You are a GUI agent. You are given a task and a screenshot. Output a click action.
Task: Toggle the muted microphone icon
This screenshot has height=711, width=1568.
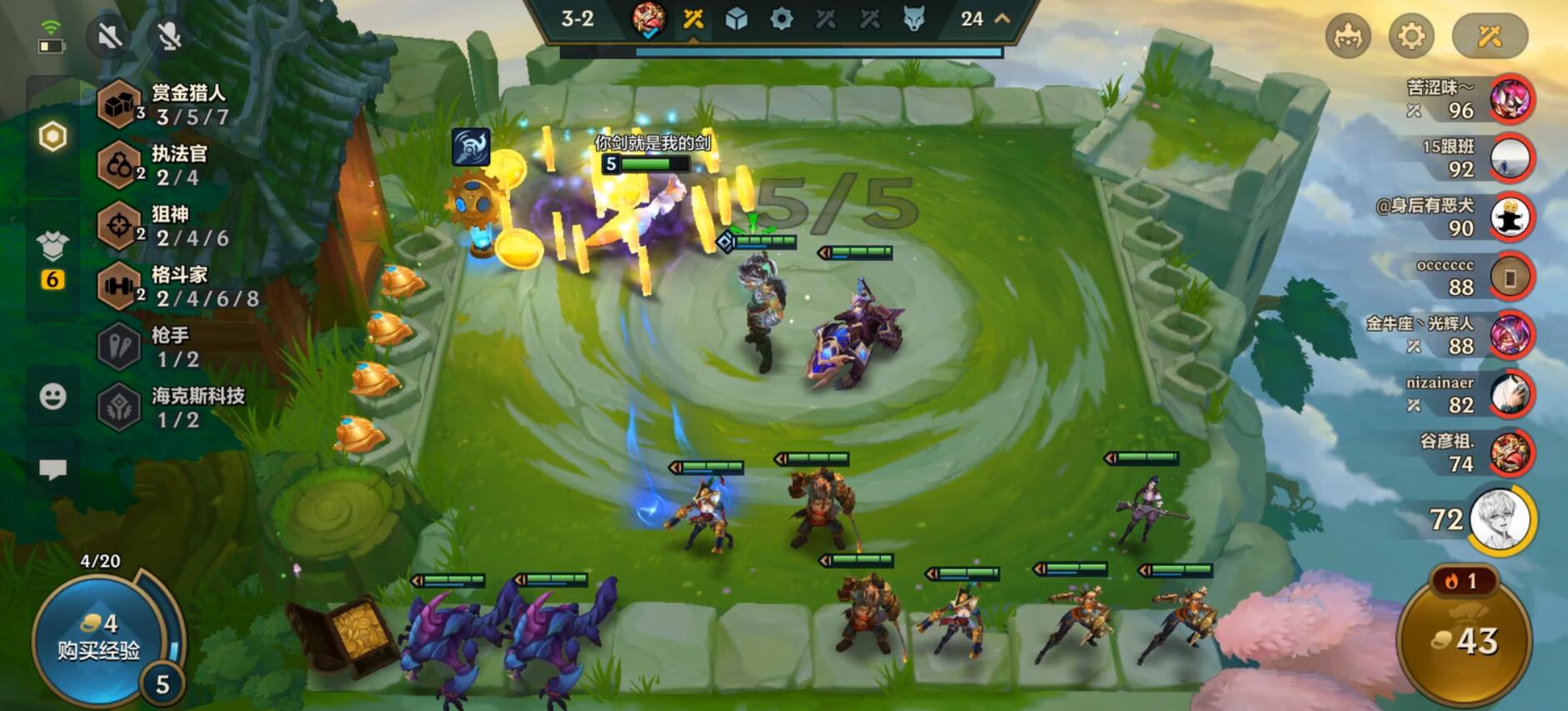170,36
